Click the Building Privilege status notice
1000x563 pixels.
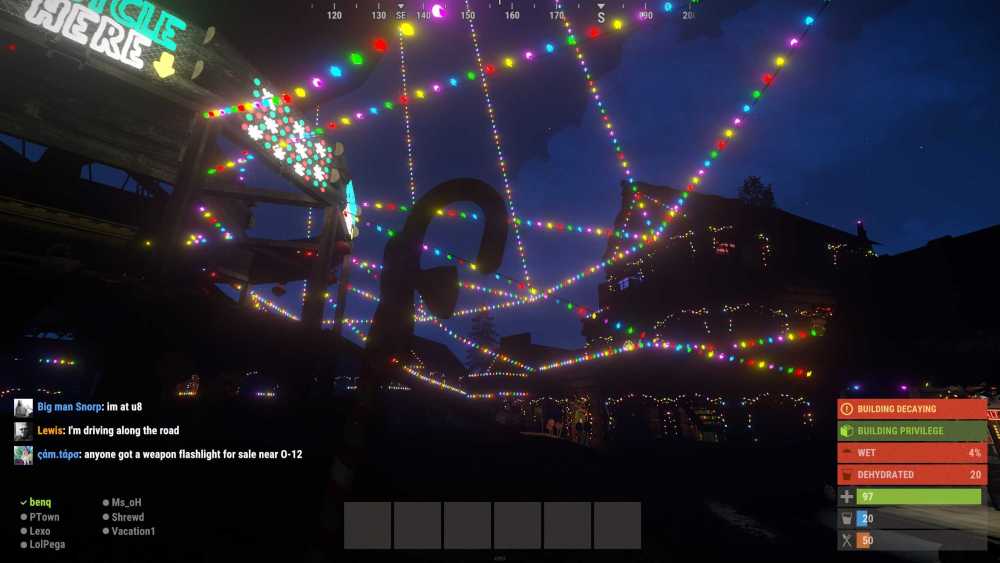[x=911, y=431]
